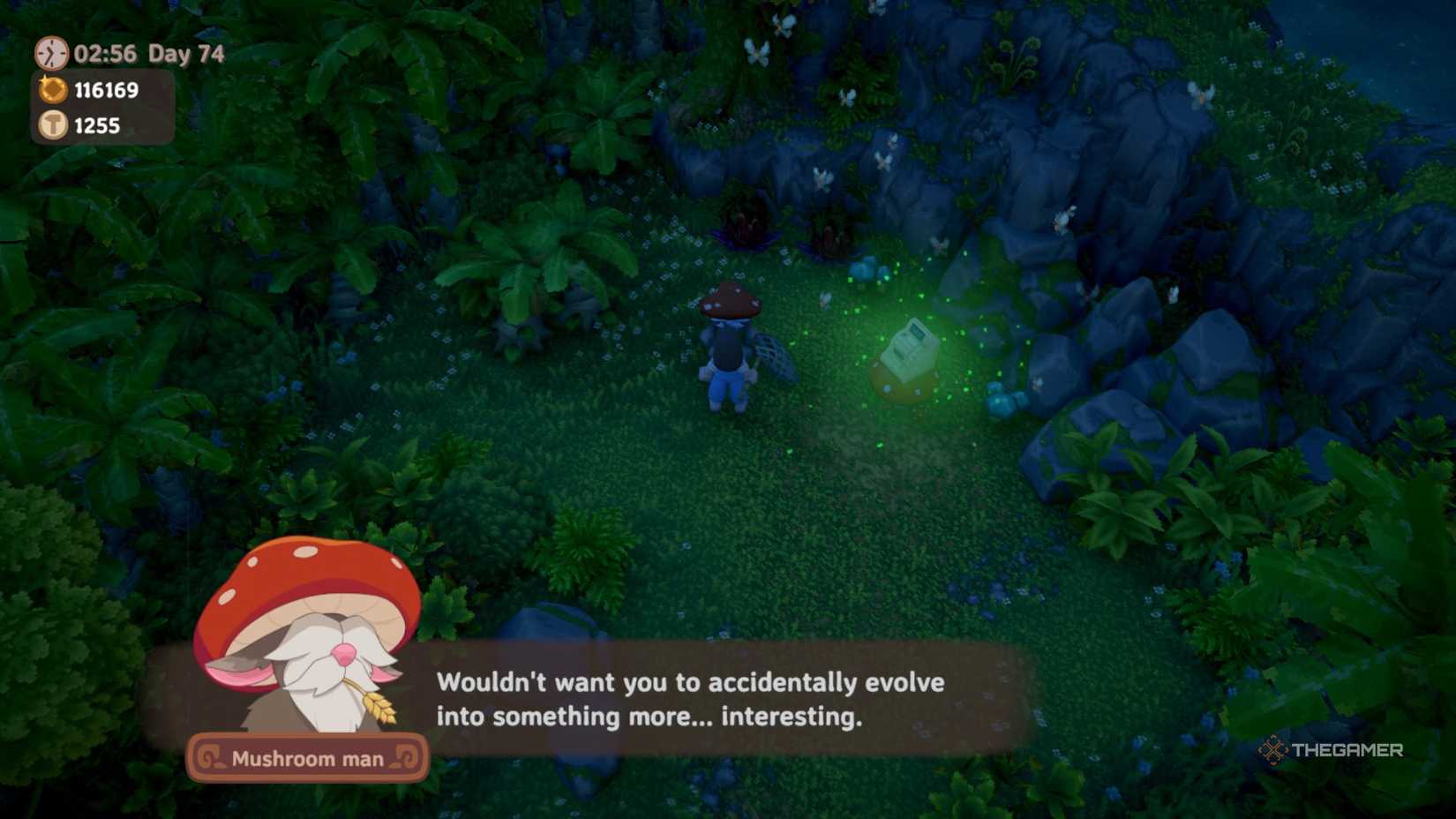Click the right scroll ornament on the nameplate

pos(405,757)
